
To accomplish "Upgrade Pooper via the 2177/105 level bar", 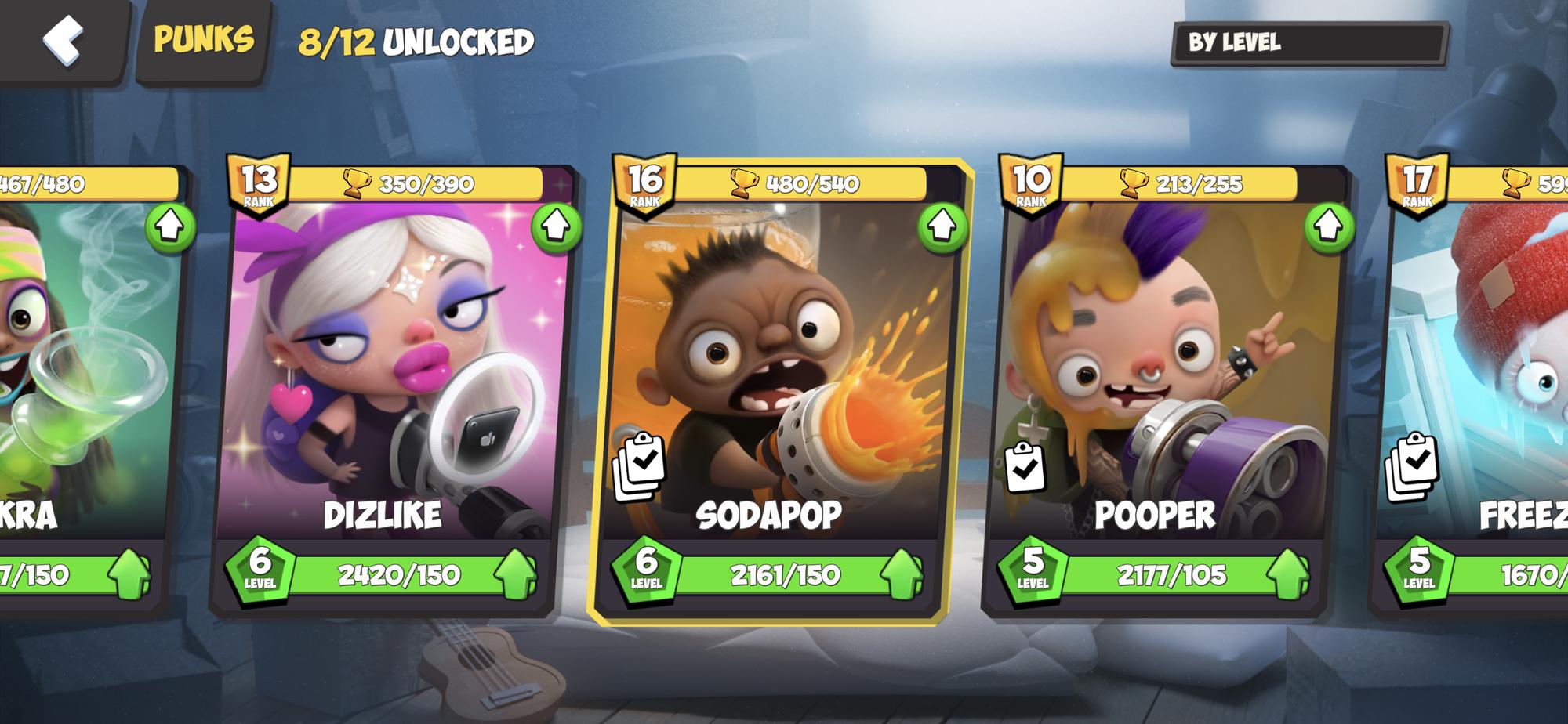I will 1172,576.
